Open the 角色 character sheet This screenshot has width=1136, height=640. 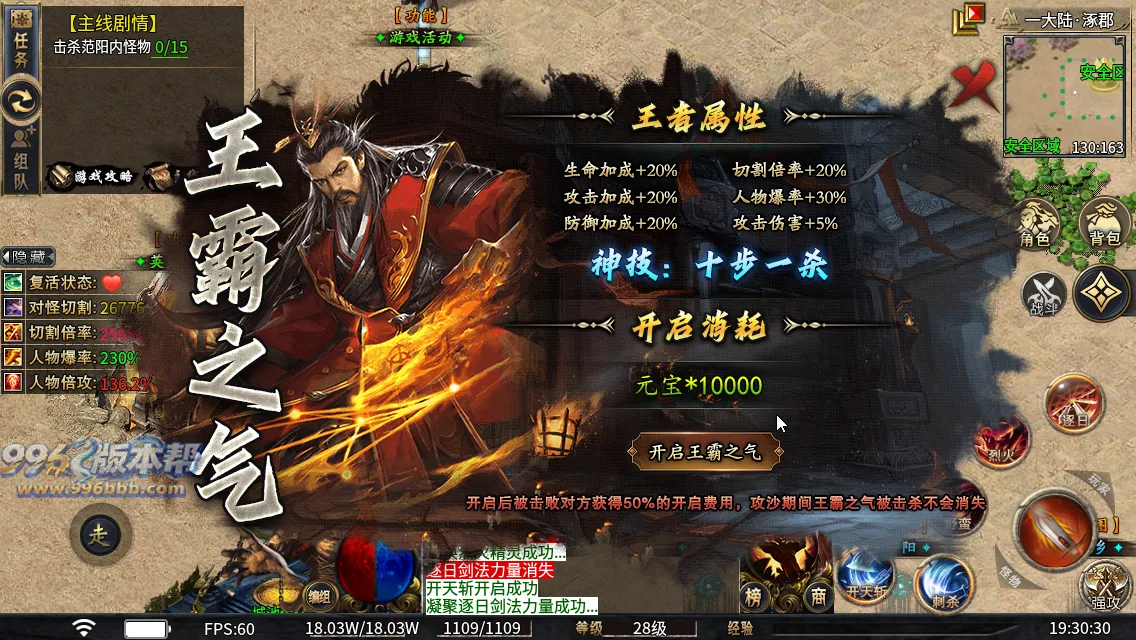click(x=1035, y=222)
